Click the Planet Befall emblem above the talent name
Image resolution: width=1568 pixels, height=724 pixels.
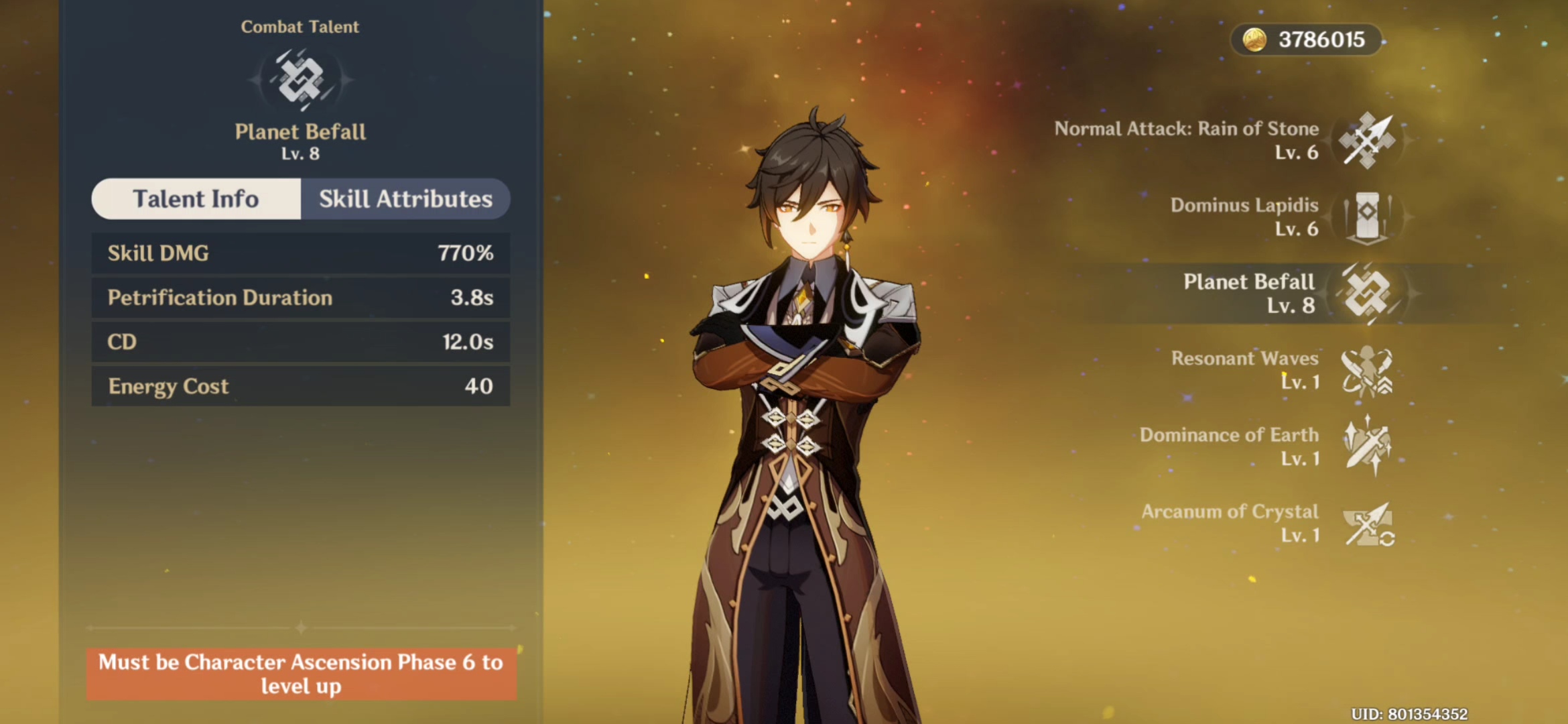pos(300,80)
